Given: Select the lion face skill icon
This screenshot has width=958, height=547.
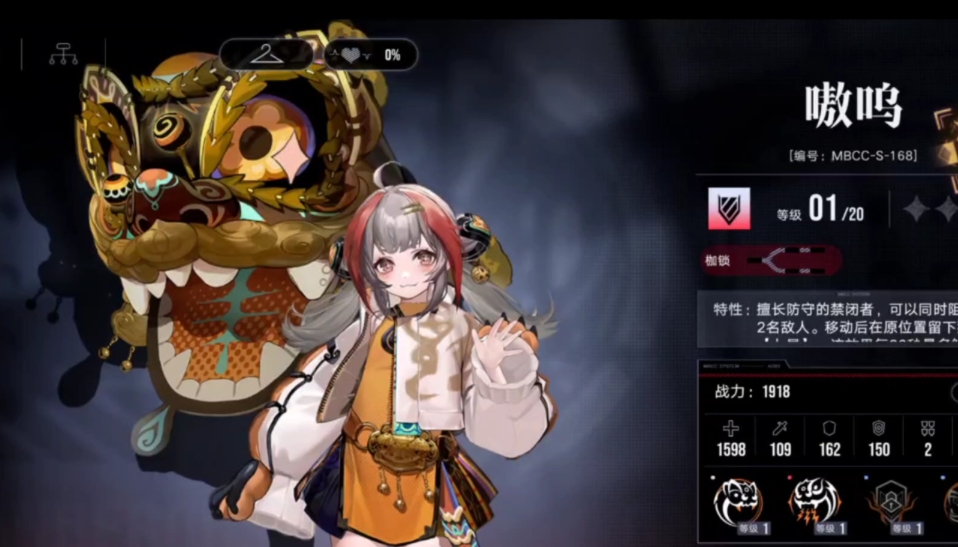Looking at the screenshot, I should pyautogui.click(x=738, y=501).
